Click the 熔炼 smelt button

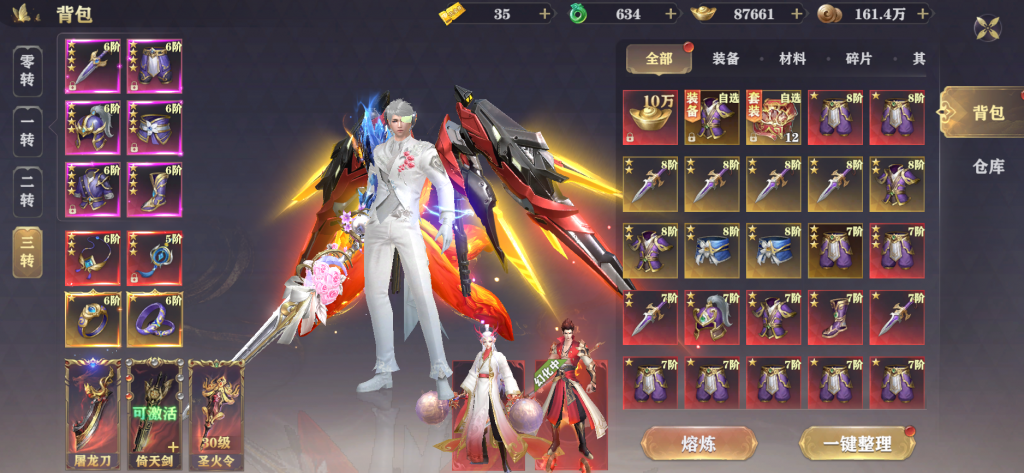pos(699,442)
